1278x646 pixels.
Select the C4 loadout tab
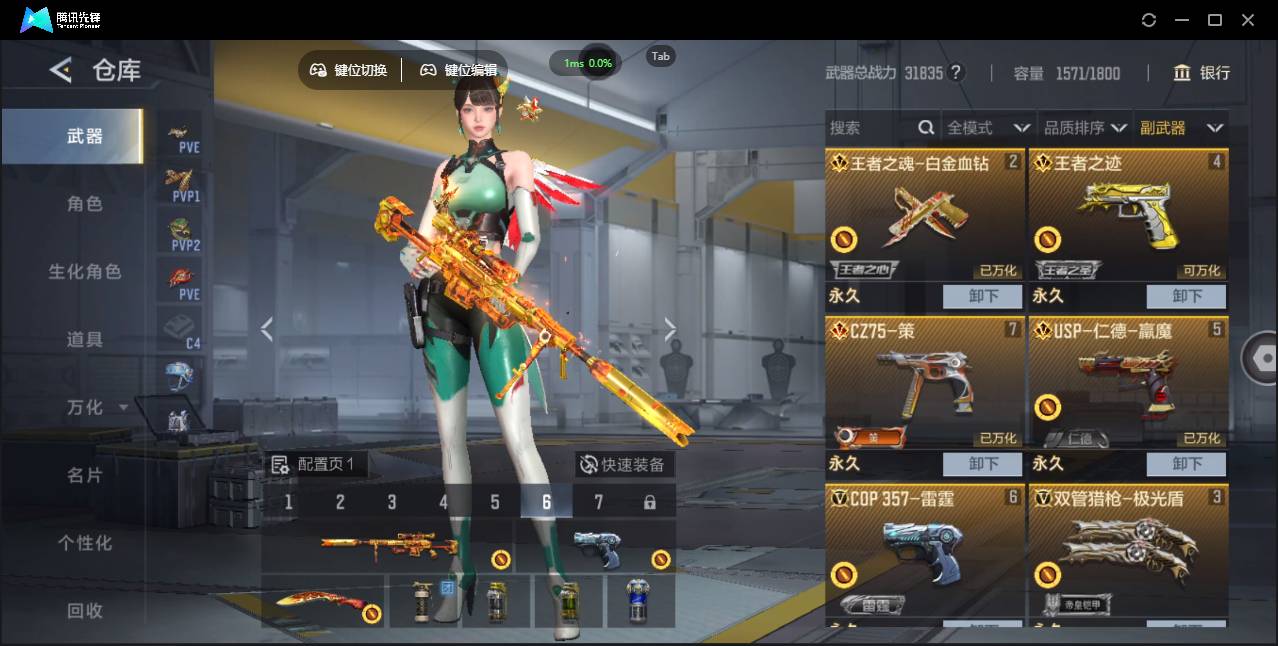point(182,330)
